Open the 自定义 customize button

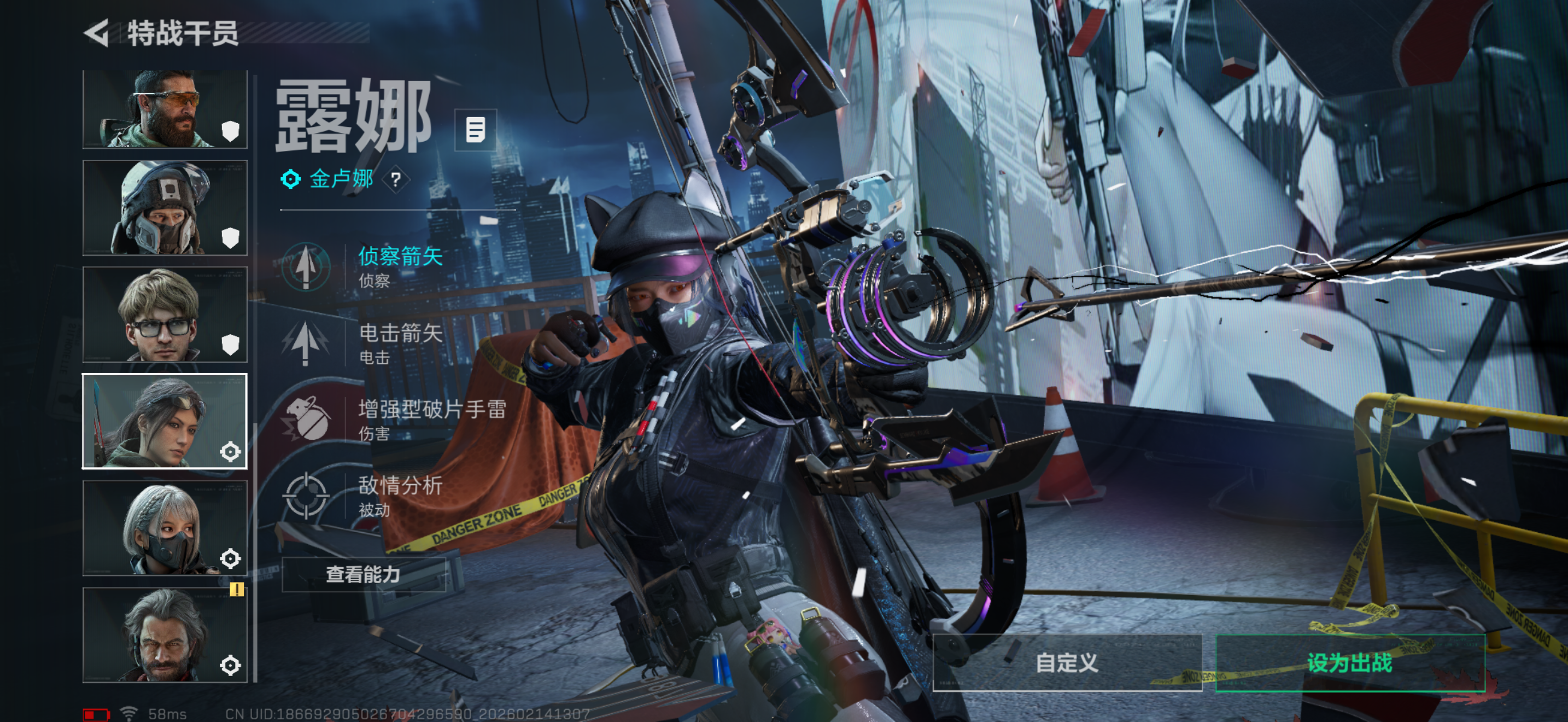[x=1067, y=662]
